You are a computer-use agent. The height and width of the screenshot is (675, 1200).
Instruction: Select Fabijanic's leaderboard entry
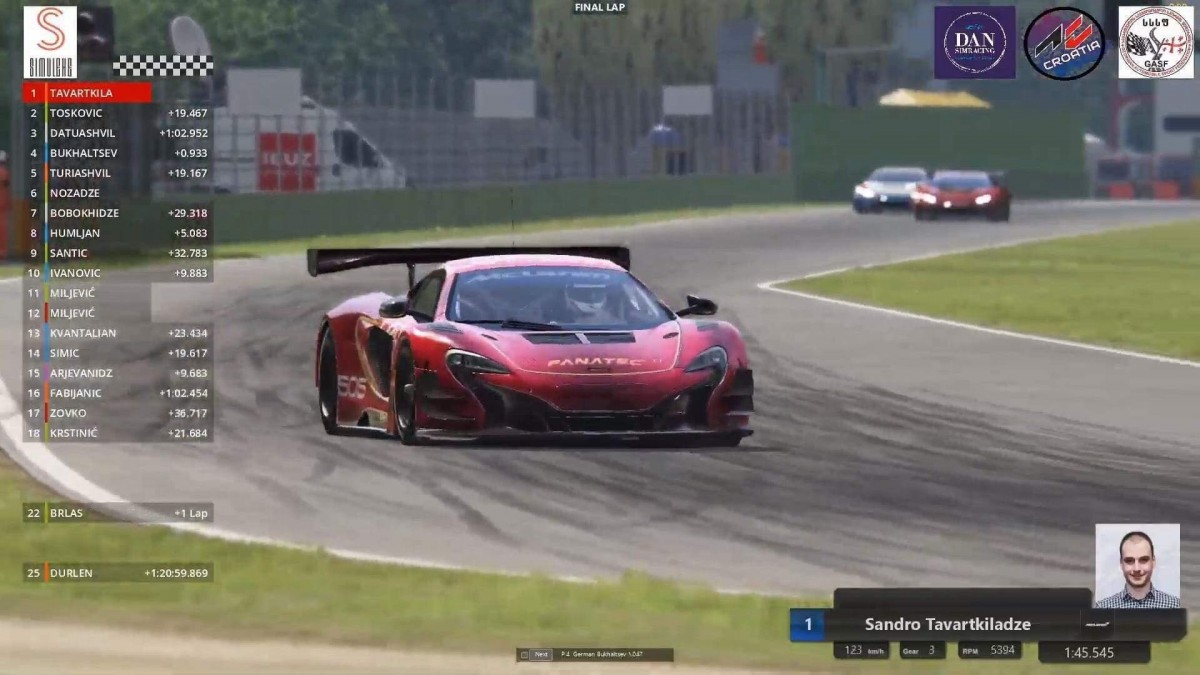click(118, 393)
